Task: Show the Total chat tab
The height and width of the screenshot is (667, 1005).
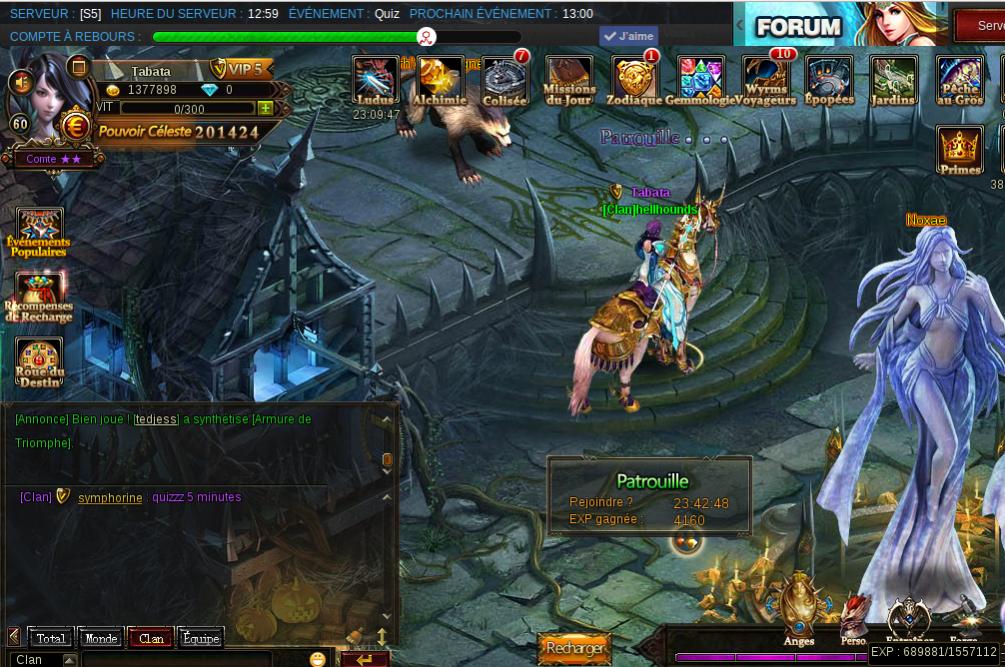Action: pyautogui.click(x=51, y=638)
